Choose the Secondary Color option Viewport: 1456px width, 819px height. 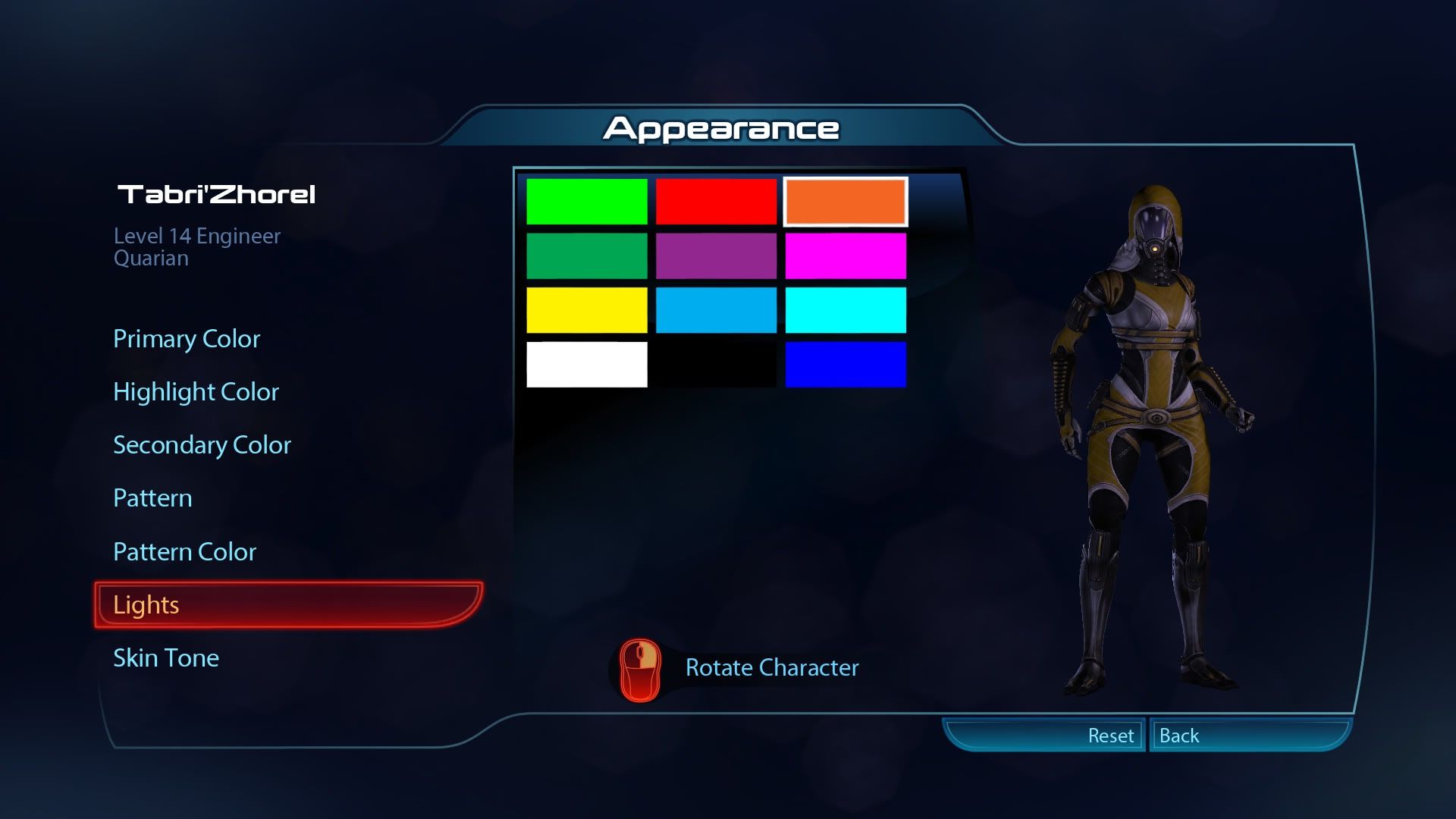(202, 445)
